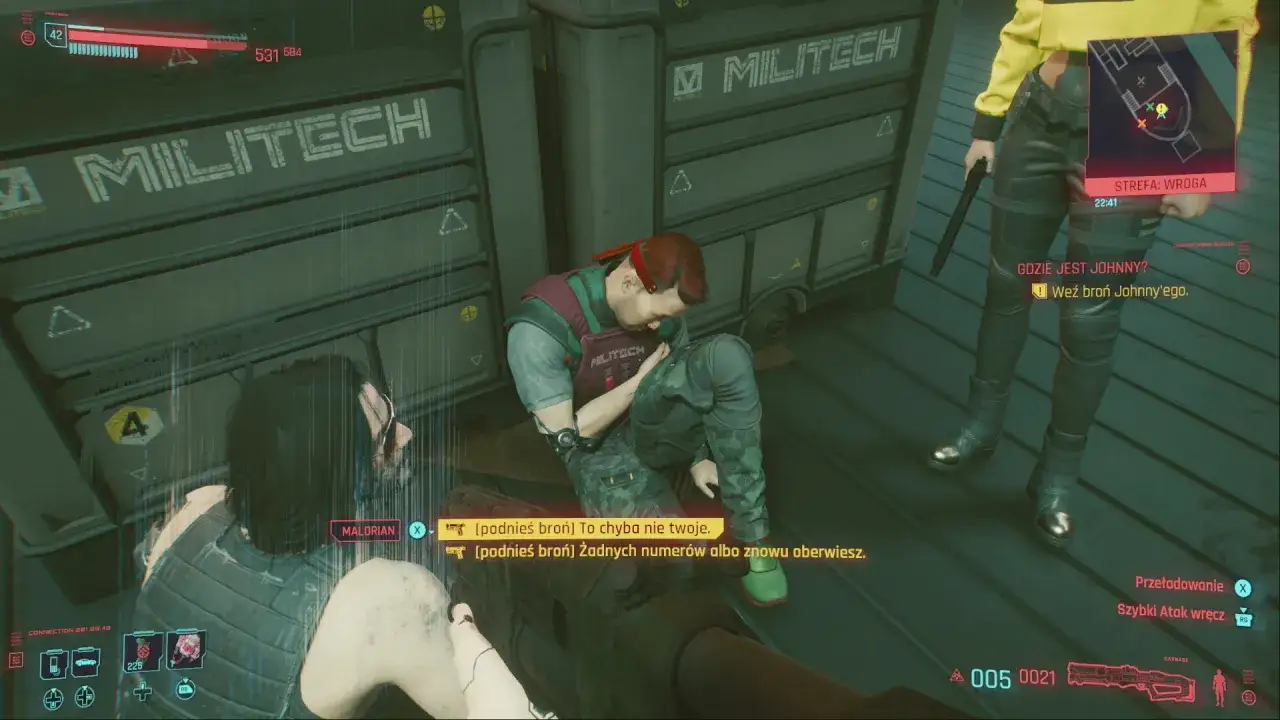Click the X button icon next to Przeładowanie

click(x=1243, y=588)
